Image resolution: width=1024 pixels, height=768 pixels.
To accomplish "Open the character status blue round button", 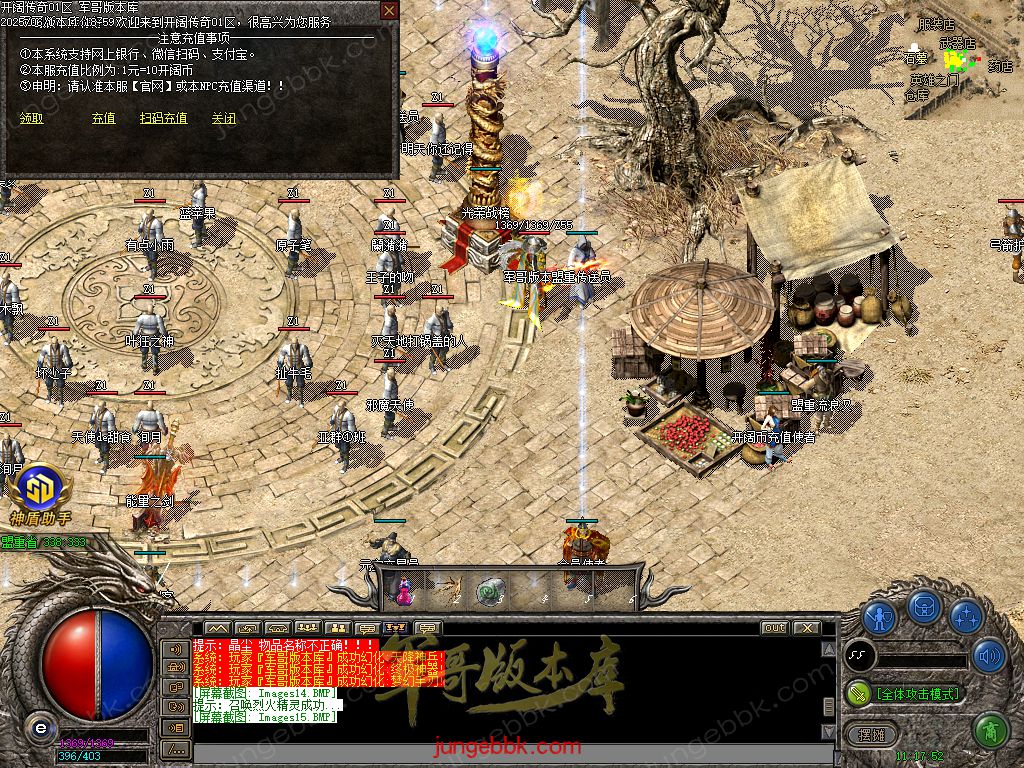I will [x=880, y=616].
